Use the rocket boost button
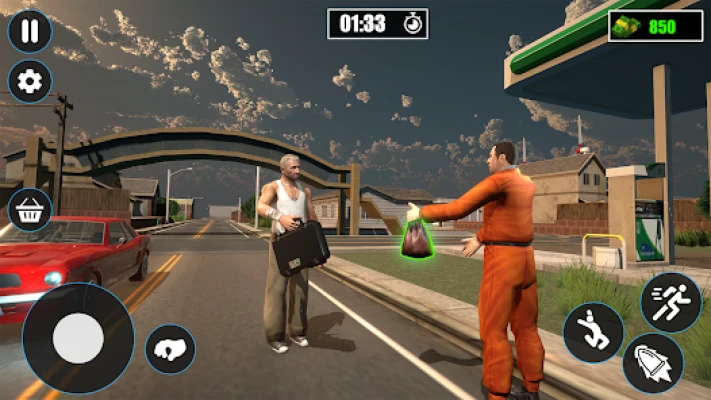The image size is (711, 400). tap(653, 363)
